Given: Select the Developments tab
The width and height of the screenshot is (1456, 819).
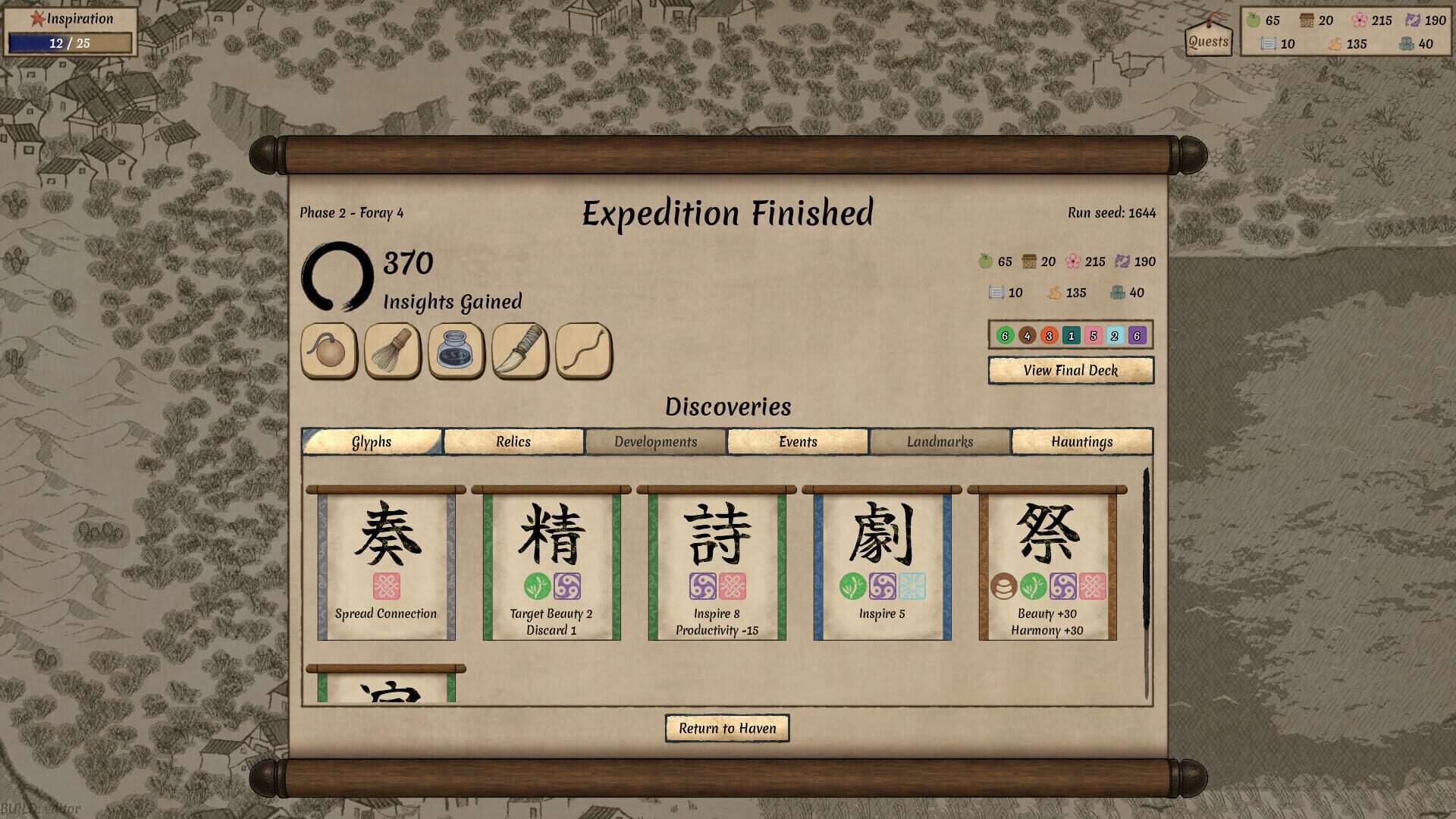Looking at the screenshot, I should 655,441.
